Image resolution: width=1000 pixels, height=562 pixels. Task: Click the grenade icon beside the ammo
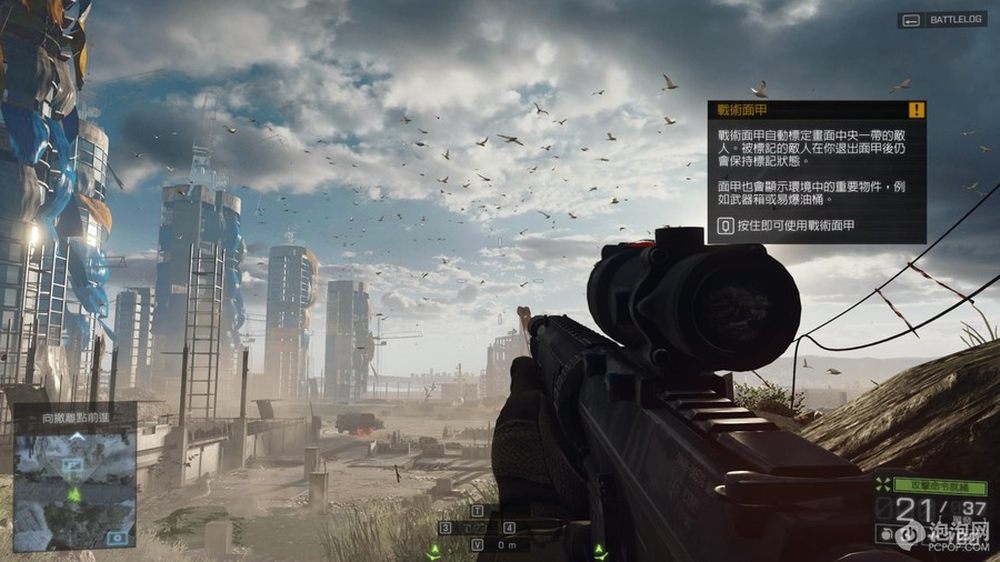click(x=887, y=534)
